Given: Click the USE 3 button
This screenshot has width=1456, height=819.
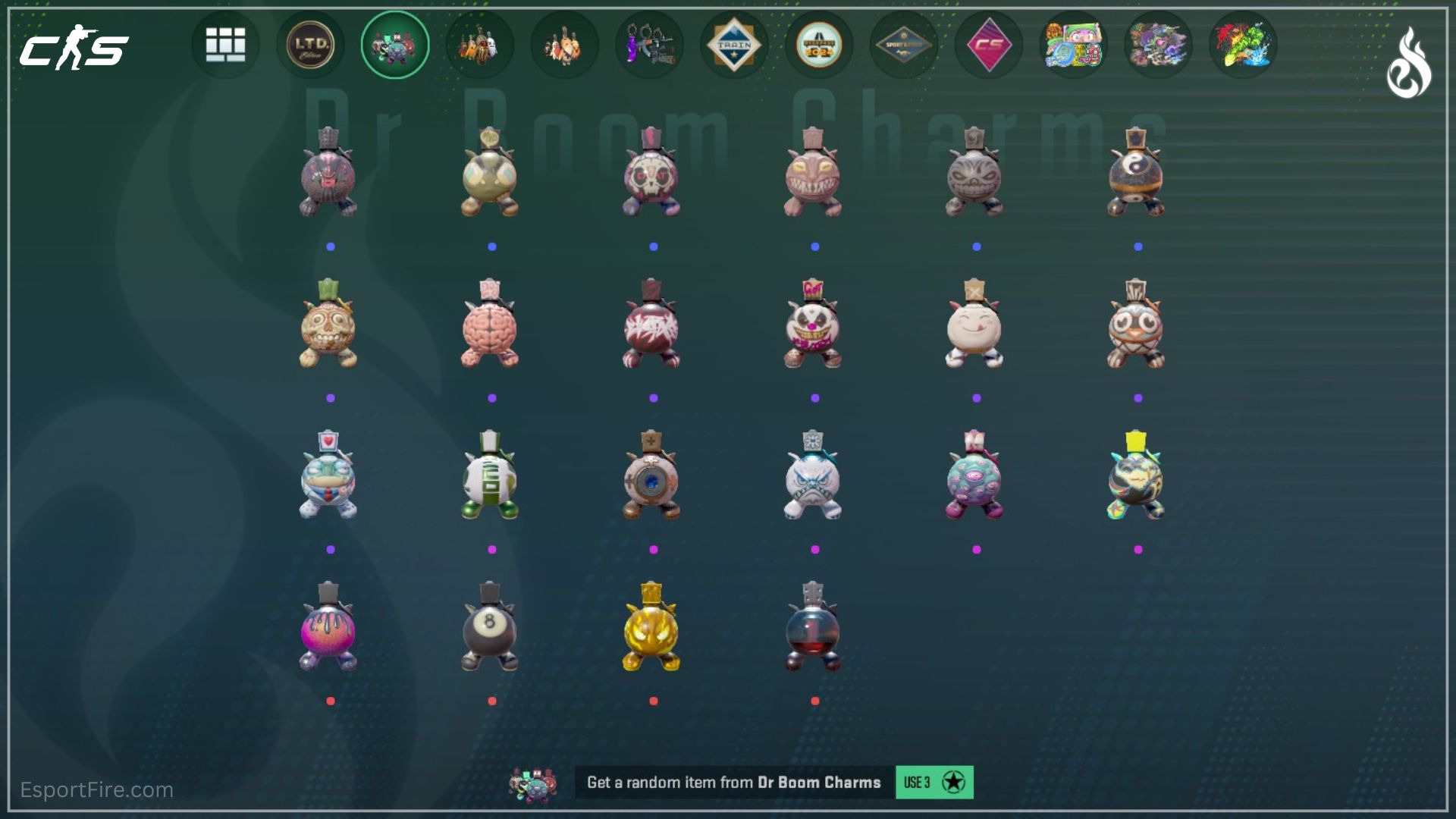Looking at the screenshot, I should 934,781.
